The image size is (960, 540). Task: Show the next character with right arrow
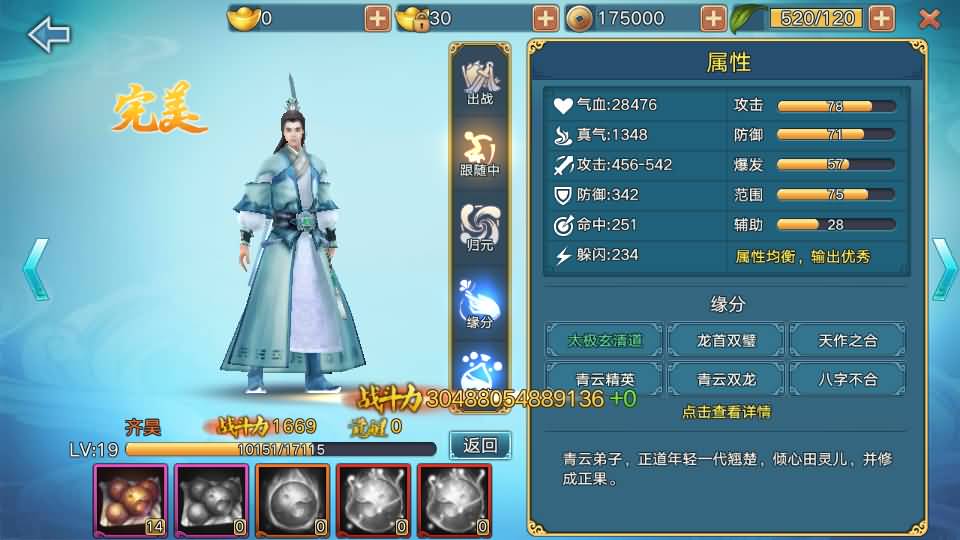944,269
